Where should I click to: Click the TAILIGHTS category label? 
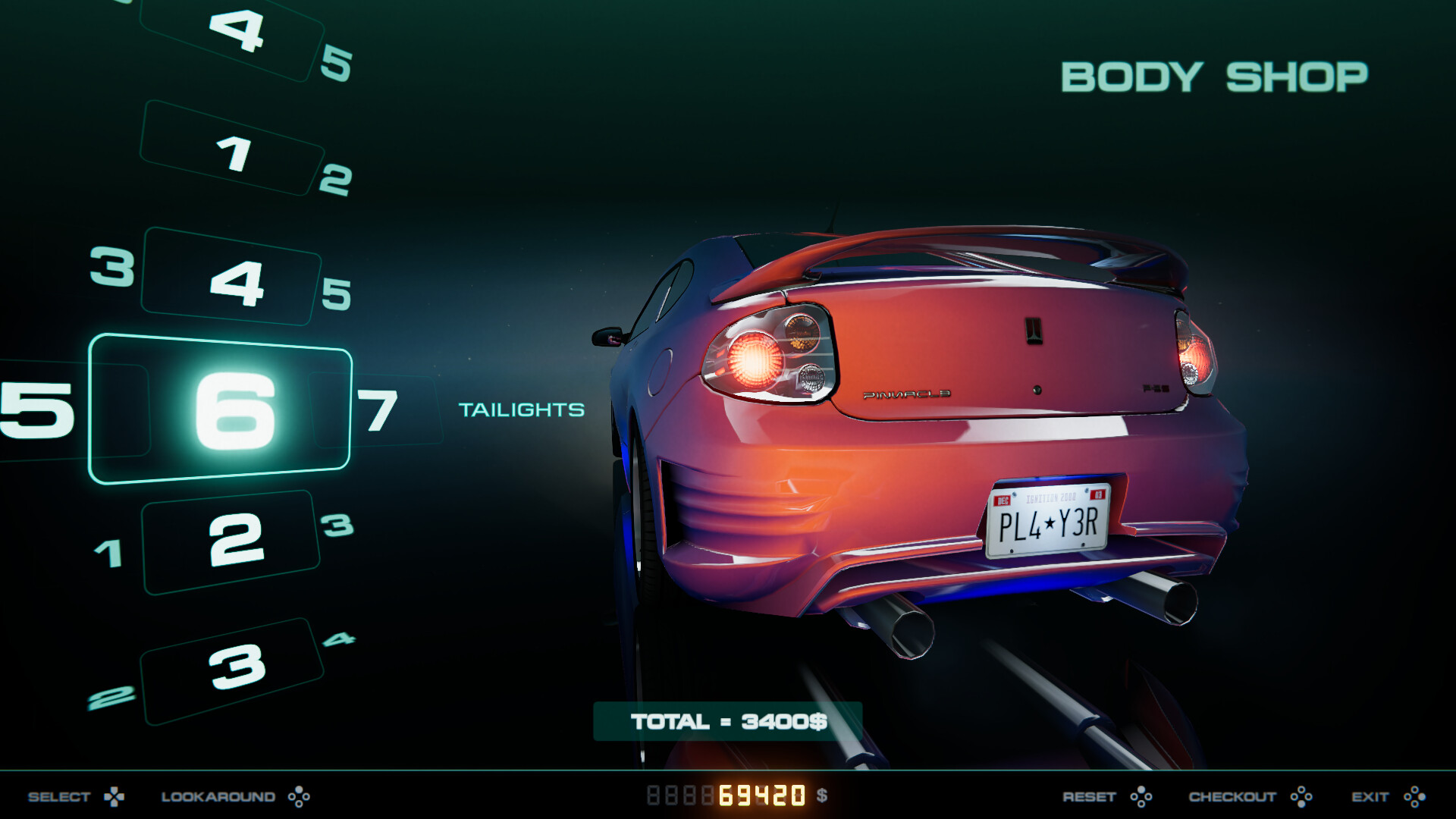point(522,410)
